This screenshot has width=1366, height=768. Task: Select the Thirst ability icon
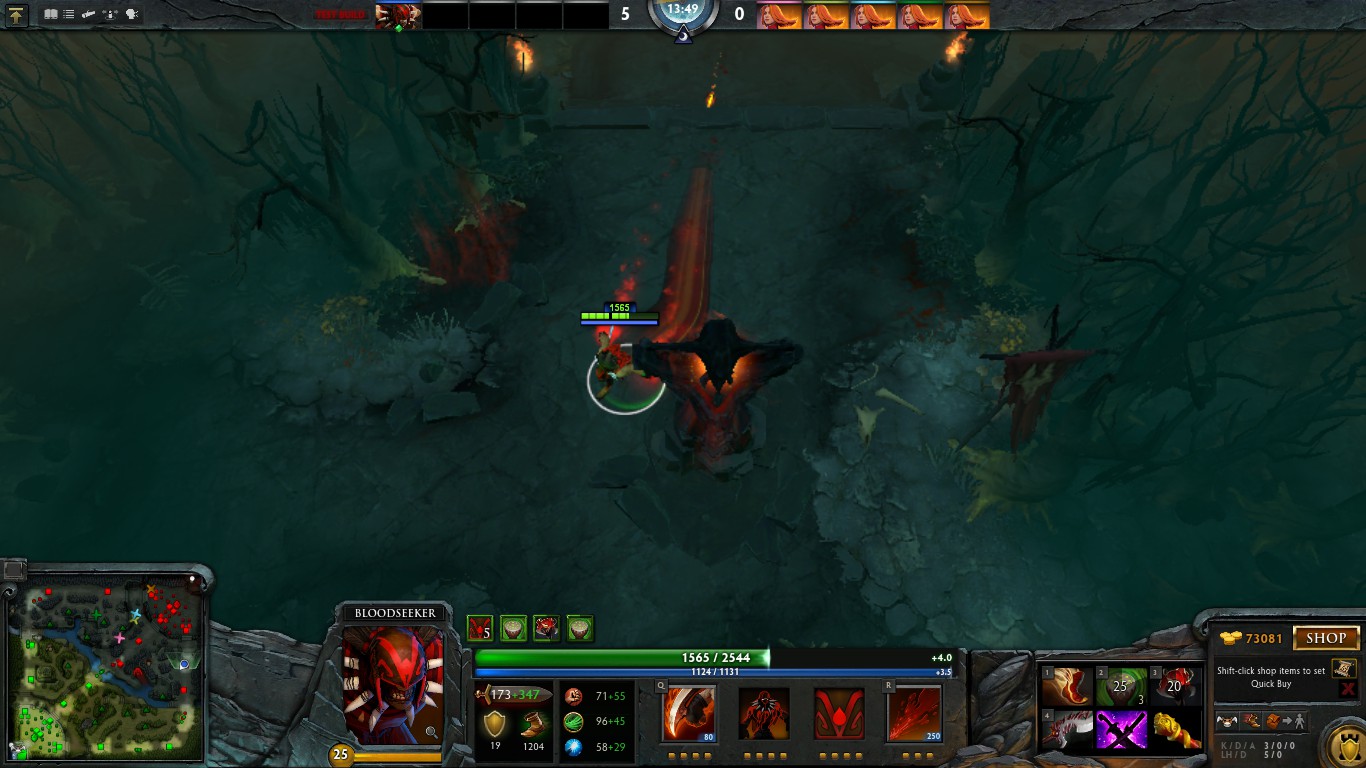coord(839,714)
